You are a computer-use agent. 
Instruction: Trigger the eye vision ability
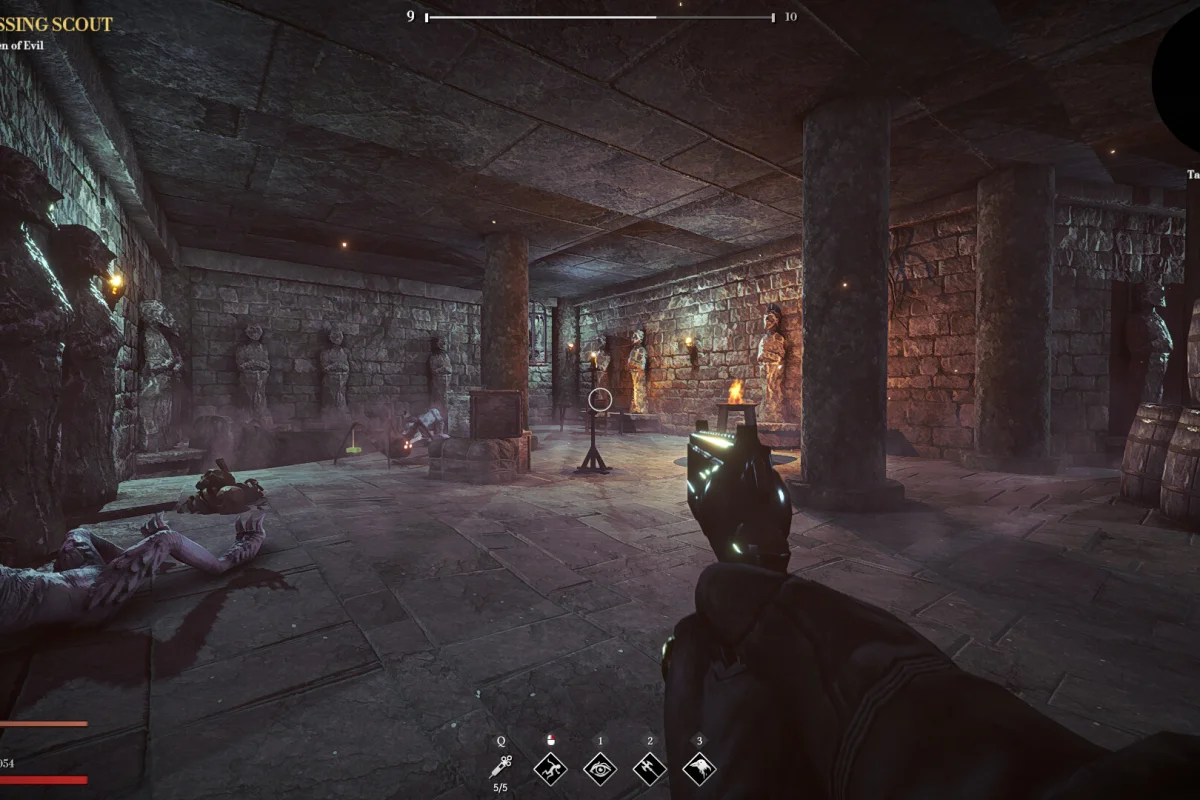(600, 768)
